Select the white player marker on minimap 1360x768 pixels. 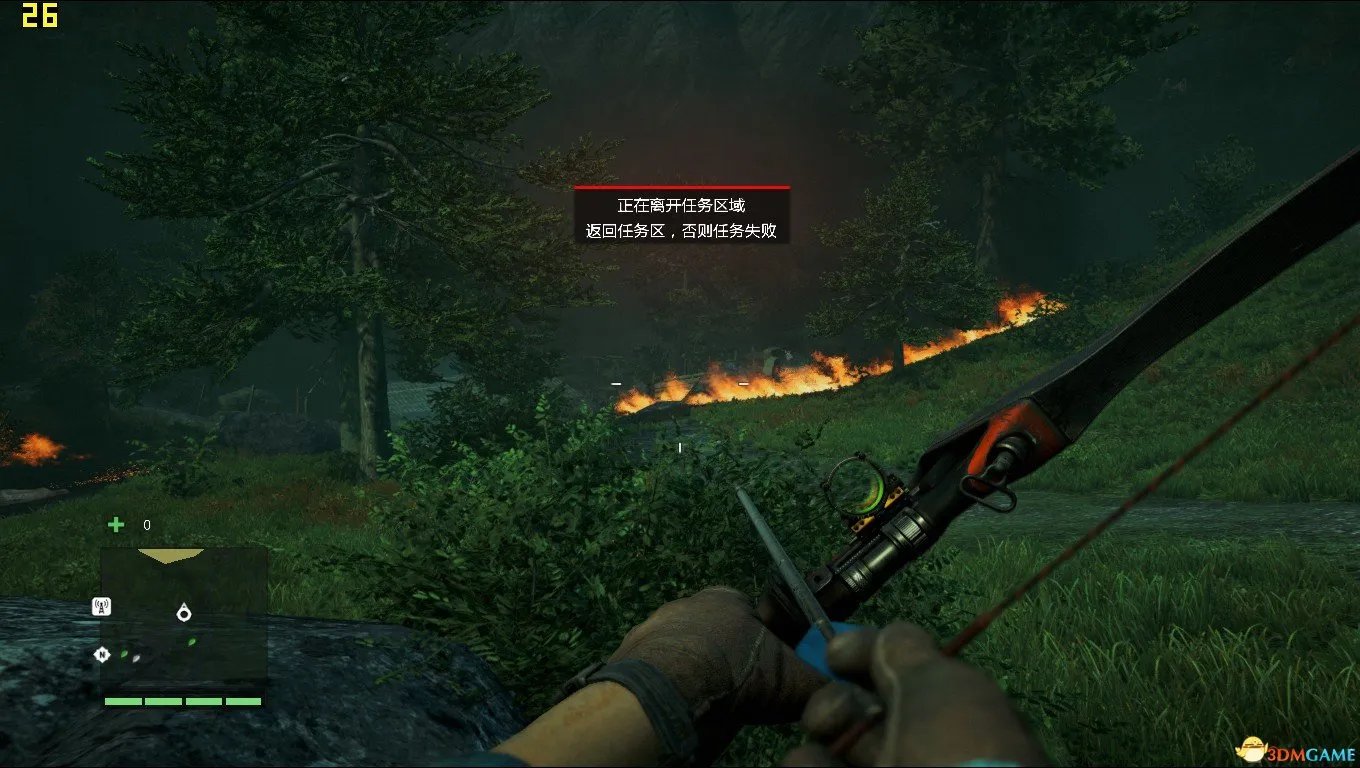point(184,613)
